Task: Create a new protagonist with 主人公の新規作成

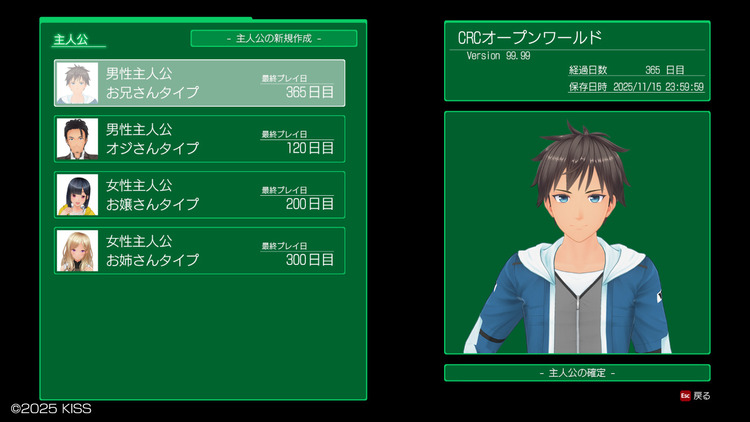Action: coord(273,39)
